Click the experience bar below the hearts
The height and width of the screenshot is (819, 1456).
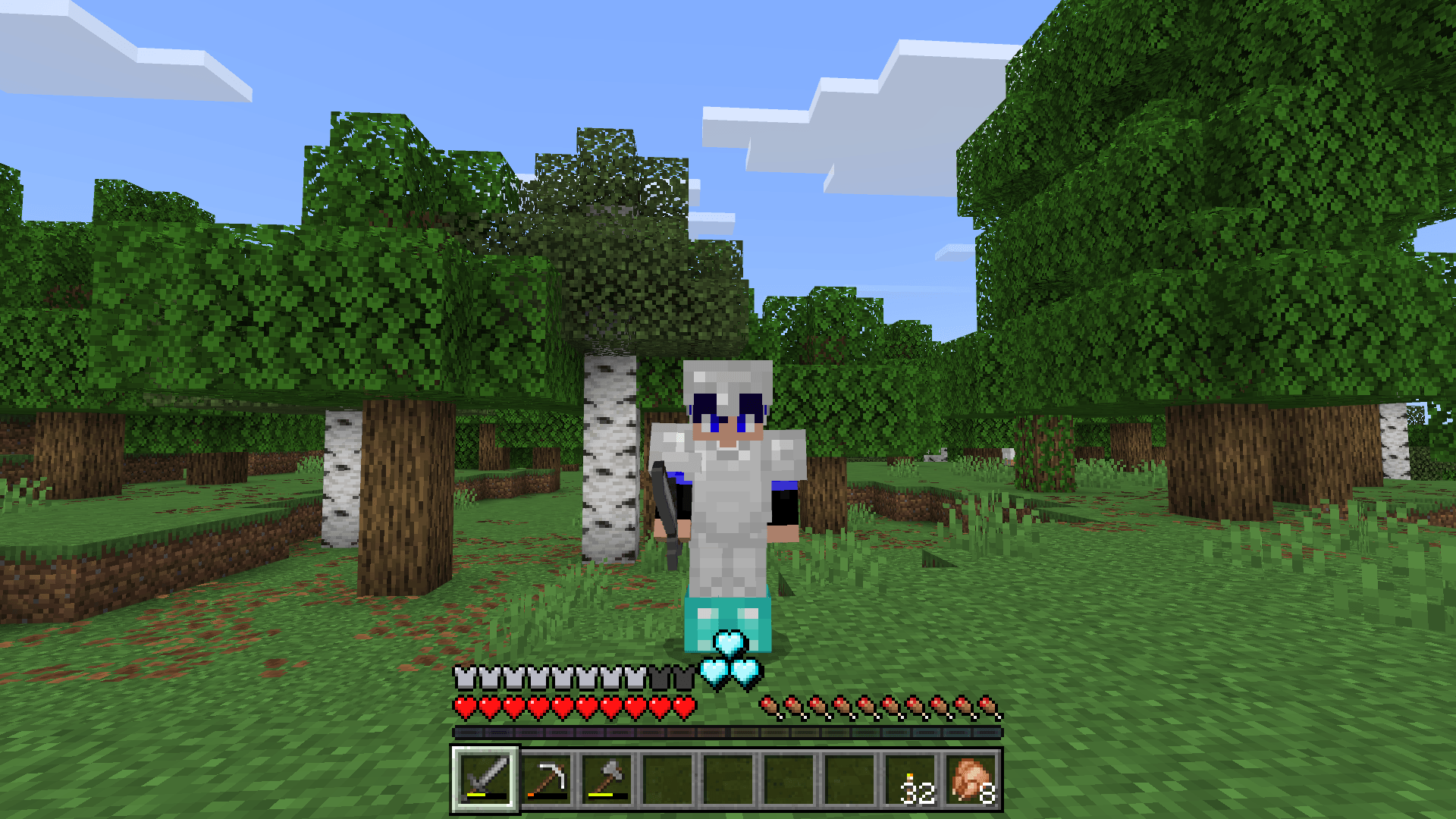pyautogui.click(x=728, y=733)
